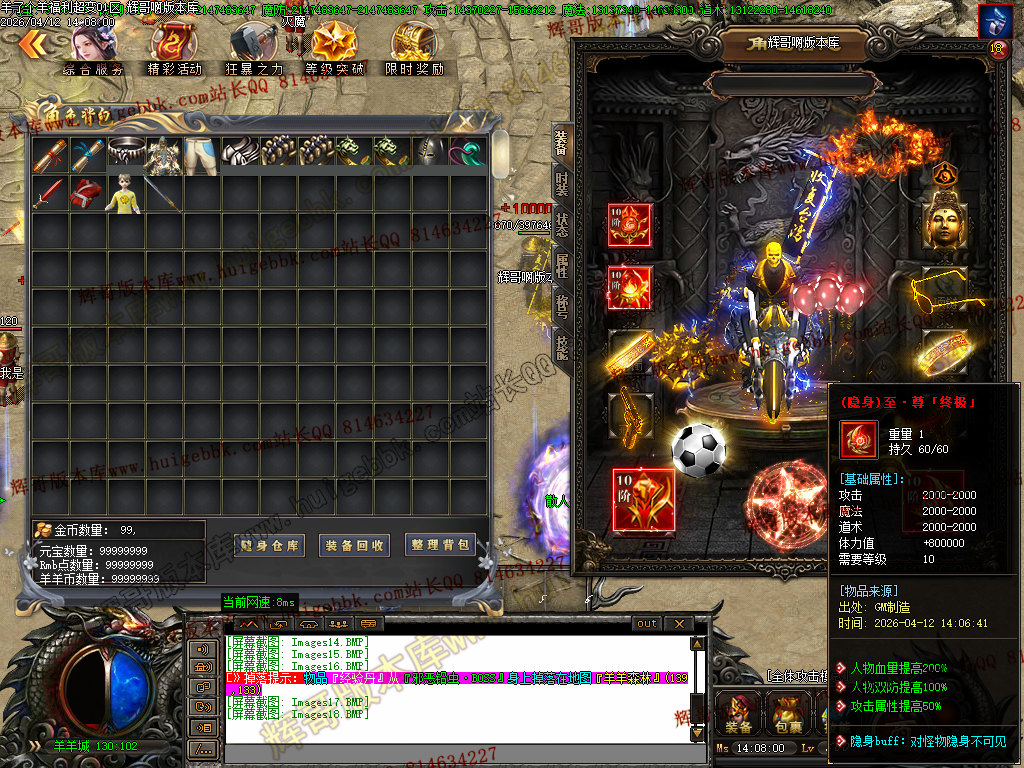
Task: Open the 综合服务 menu
Action: 94,48
